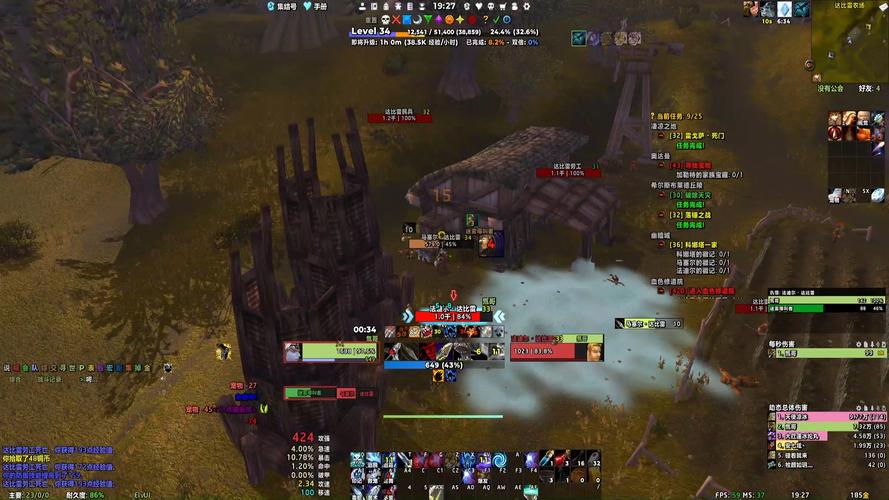Screen dimensions: 889x500
Task: Click the 没有公会 guild label under the minimap
Action: tap(831, 88)
